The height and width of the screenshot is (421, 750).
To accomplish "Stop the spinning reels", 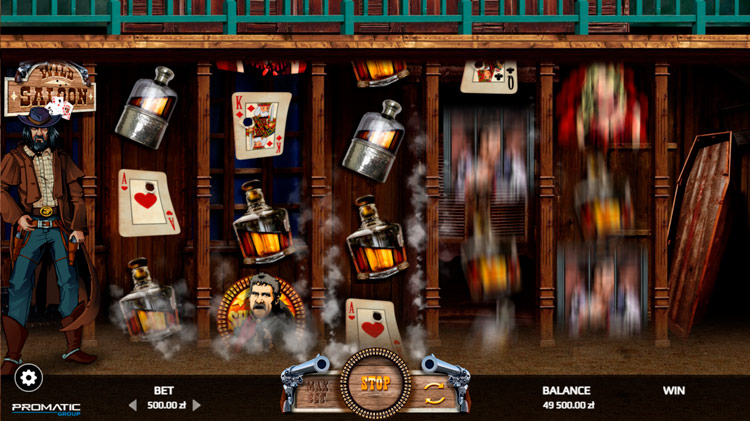I will [x=375, y=383].
